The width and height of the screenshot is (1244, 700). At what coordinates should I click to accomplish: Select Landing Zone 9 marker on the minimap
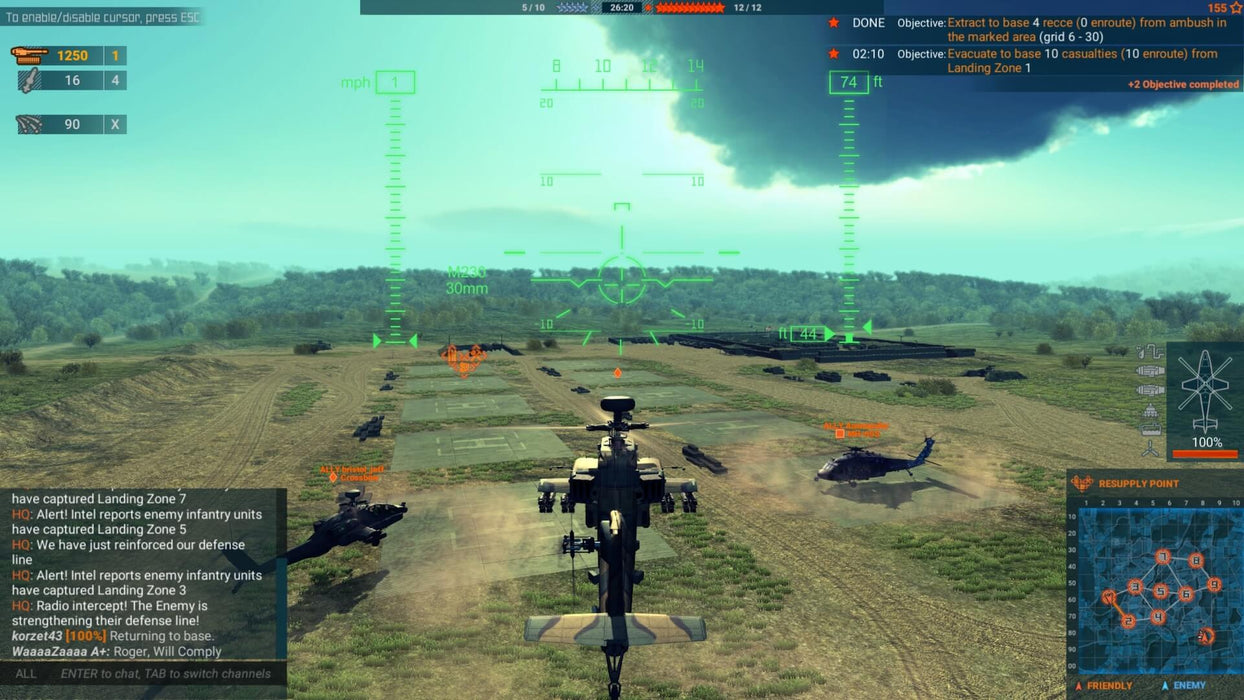point(1214,584)
